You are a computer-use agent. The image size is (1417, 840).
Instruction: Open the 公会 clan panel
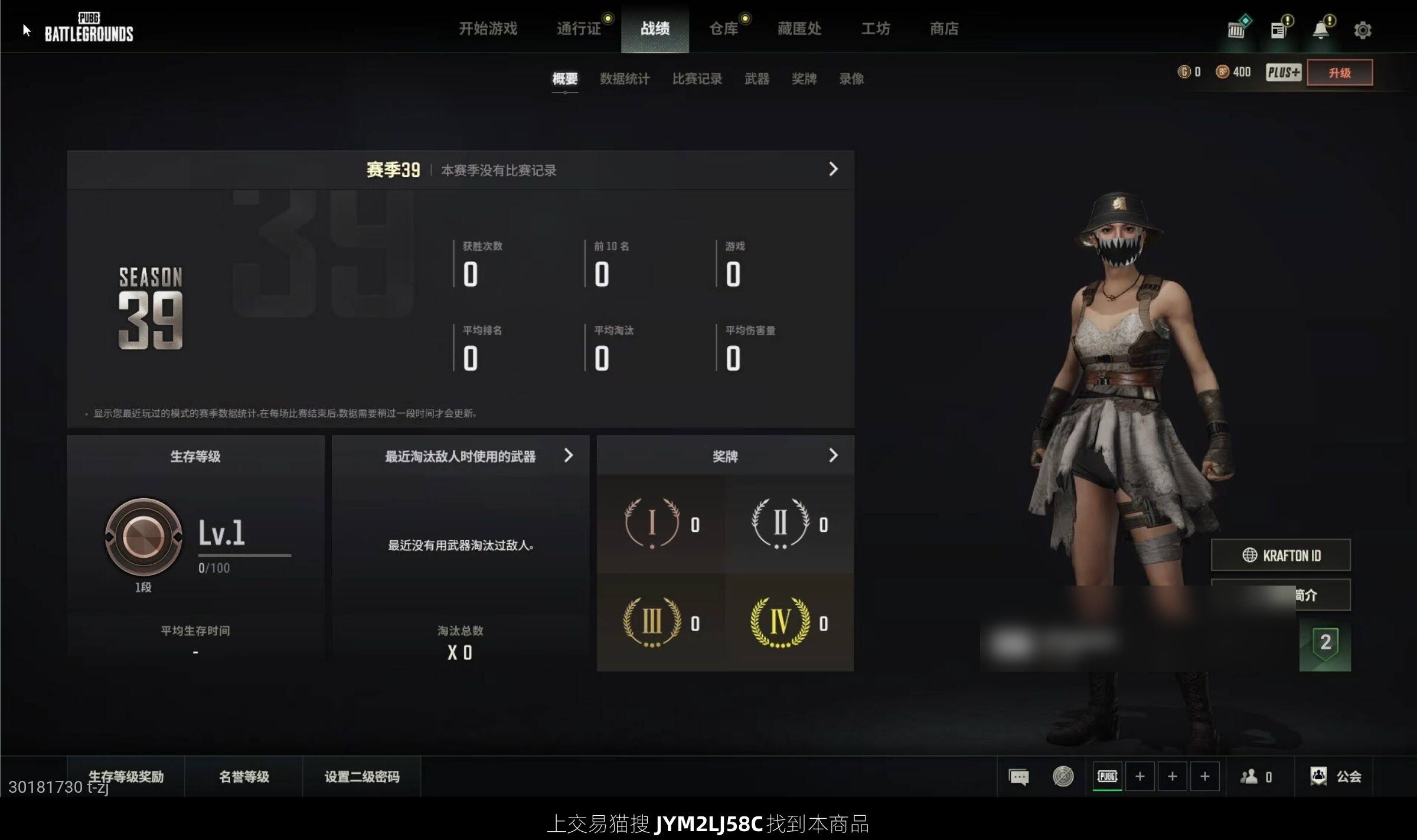pos(1336,776)
